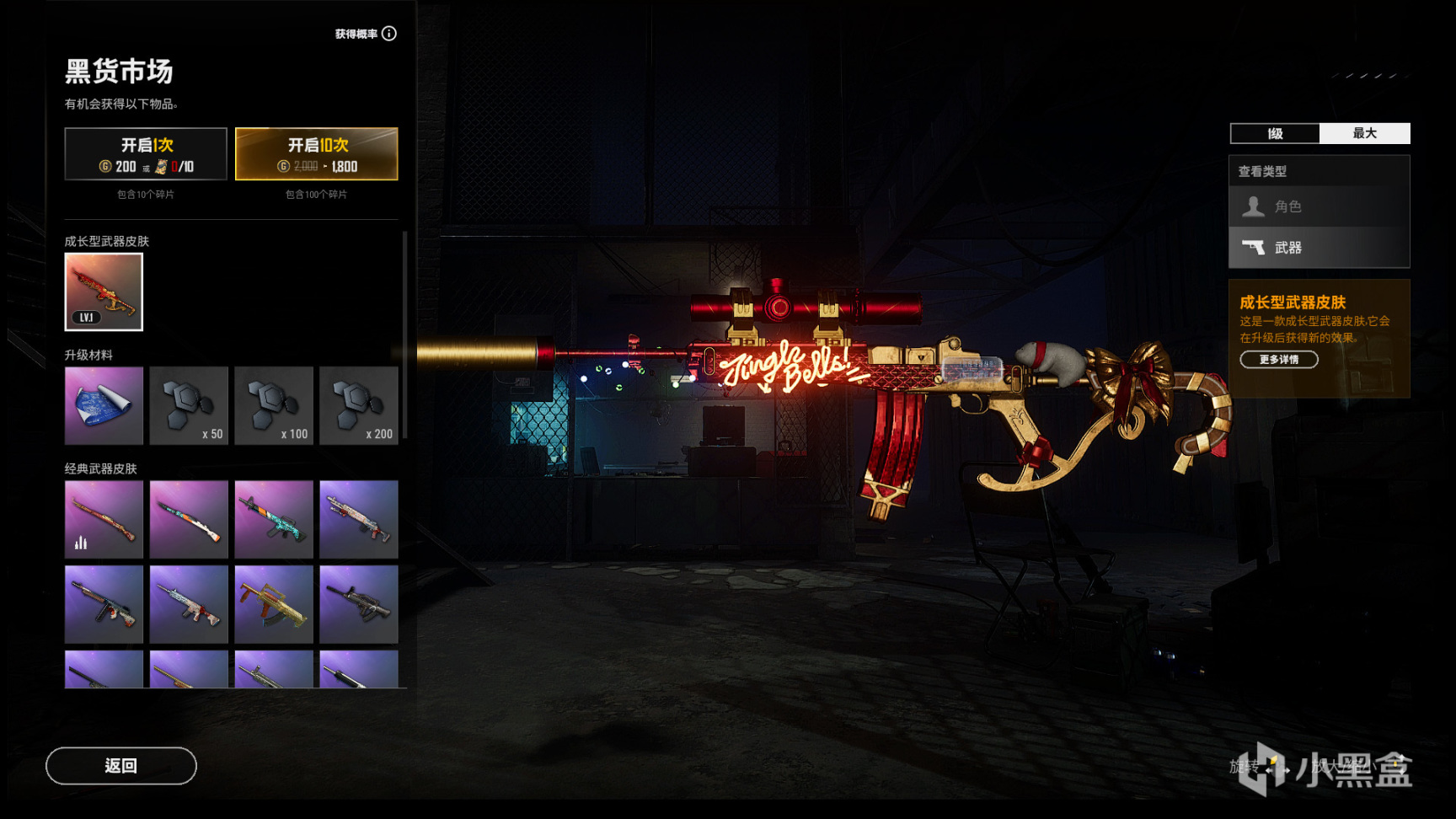Choose the x 100 polymer reward tile
Image resolution: width=1456 pixels, height=819 pixels.
tap(274, 405)
